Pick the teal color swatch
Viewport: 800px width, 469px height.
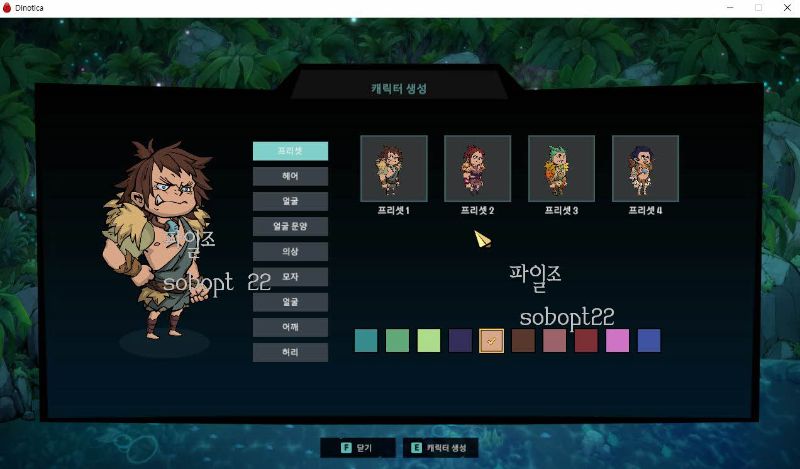[x=366, y=341]
